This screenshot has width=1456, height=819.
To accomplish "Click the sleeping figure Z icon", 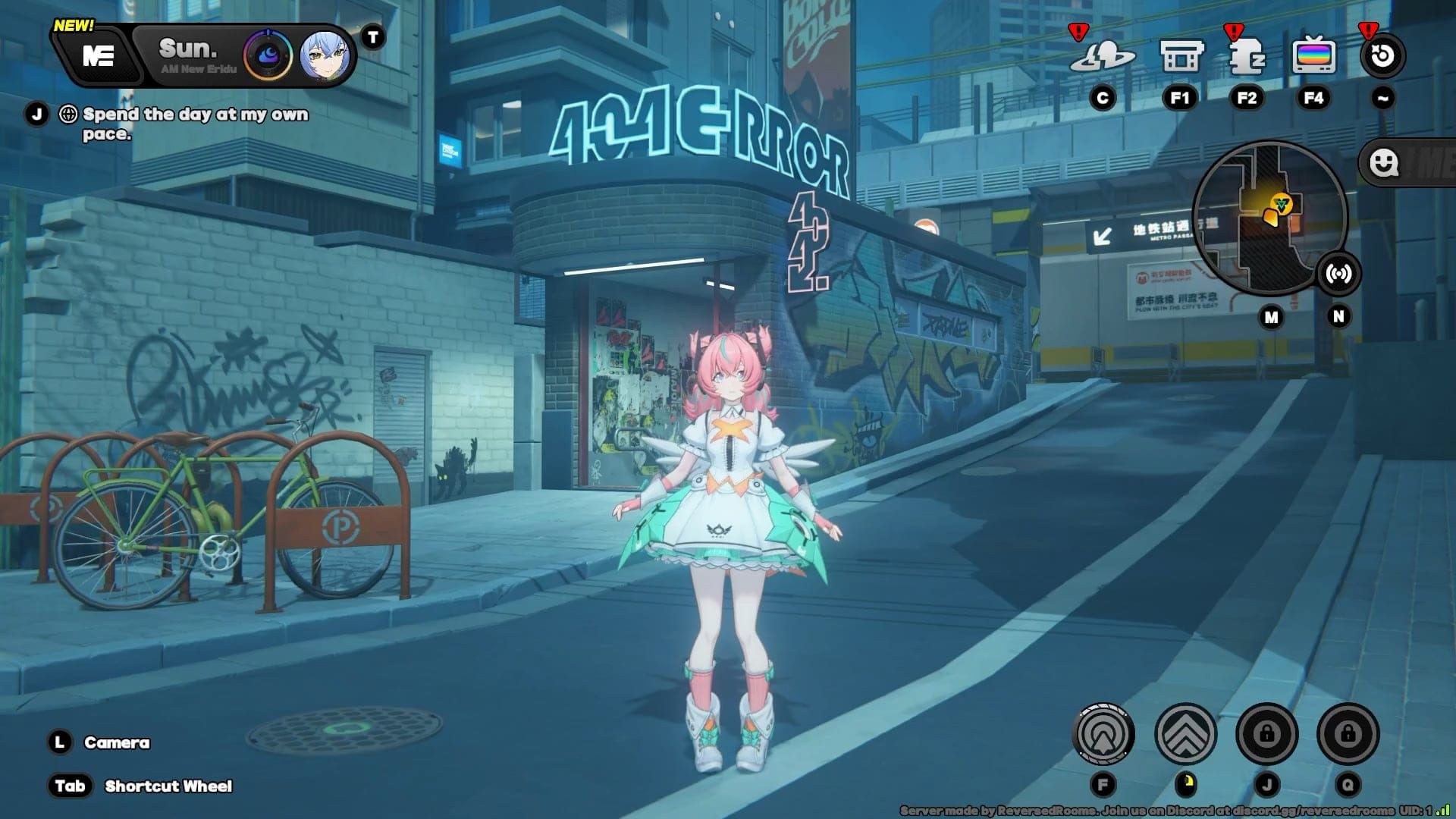I will point(1246,56).
